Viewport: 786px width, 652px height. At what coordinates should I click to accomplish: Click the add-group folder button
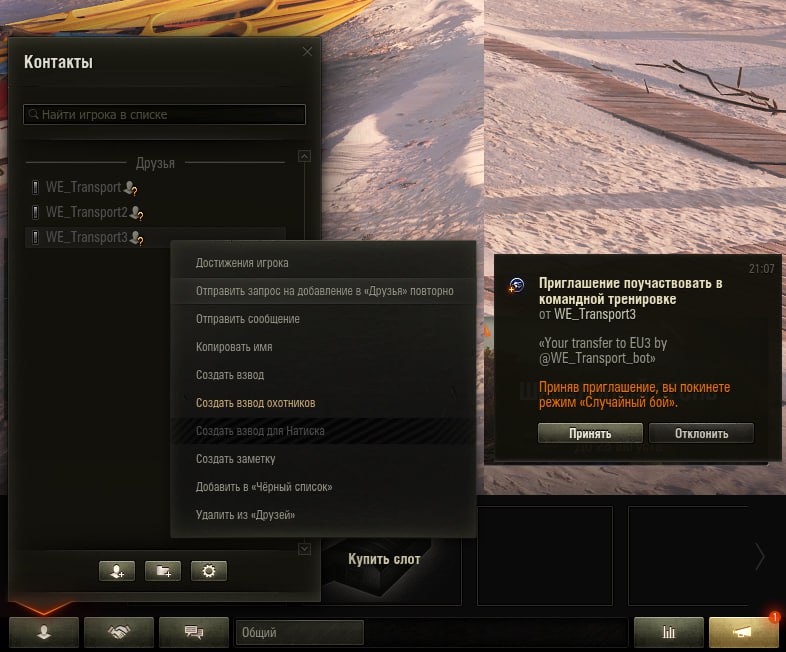[163, 571]
